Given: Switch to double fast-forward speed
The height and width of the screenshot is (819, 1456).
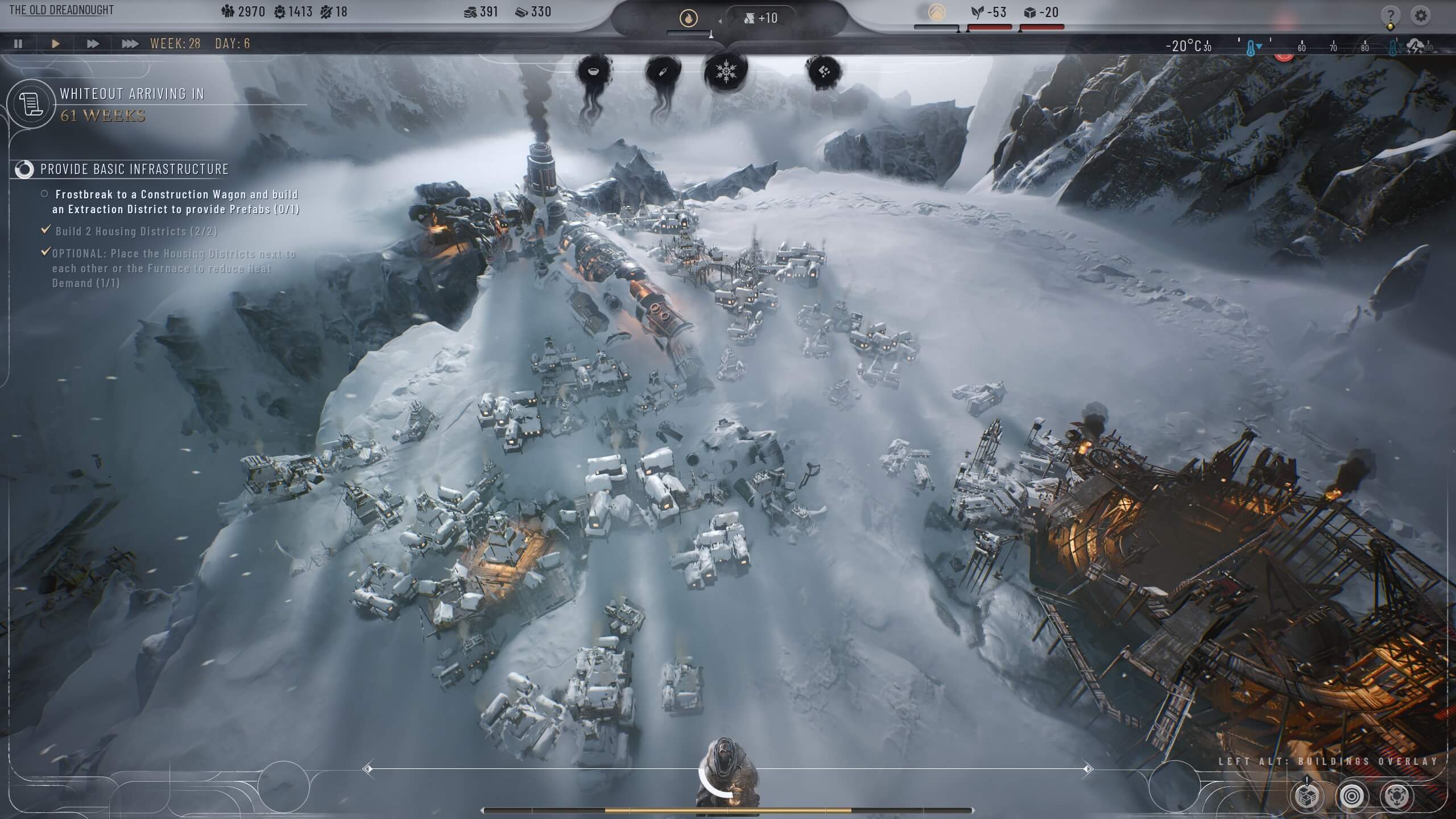Looking at the screenshot, I should click(x=92, y=44).
